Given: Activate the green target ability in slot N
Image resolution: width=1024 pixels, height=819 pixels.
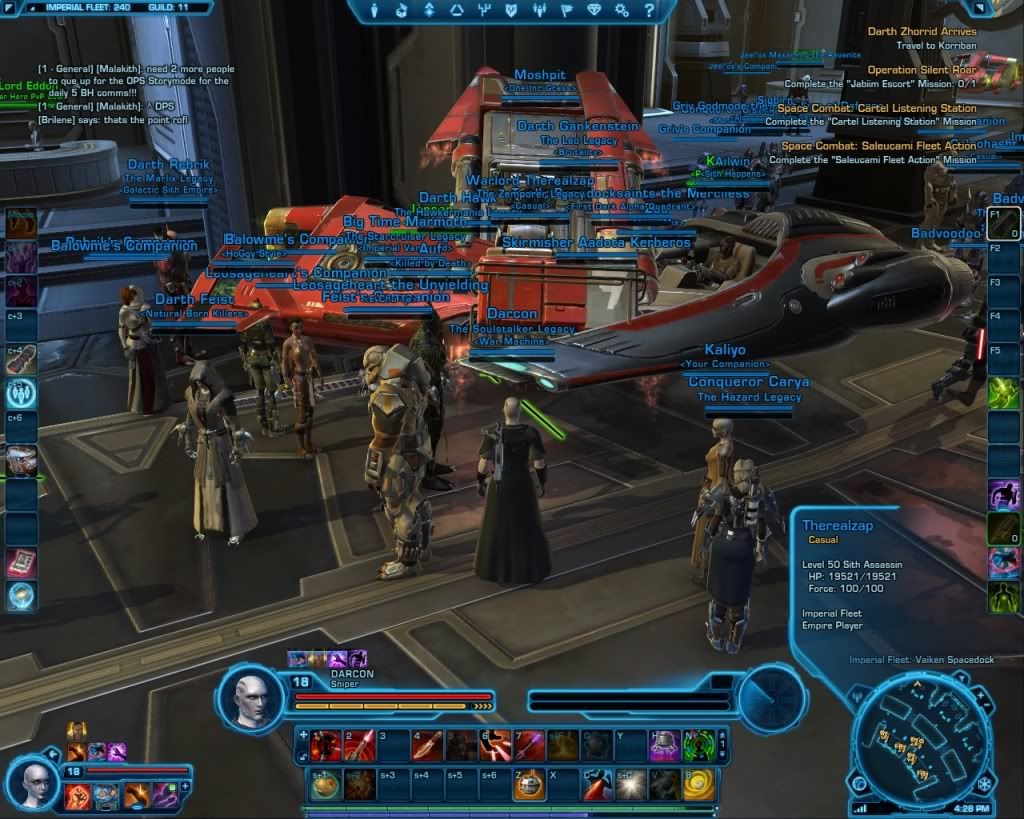Looking at the screenshot, I should point(699,745).
